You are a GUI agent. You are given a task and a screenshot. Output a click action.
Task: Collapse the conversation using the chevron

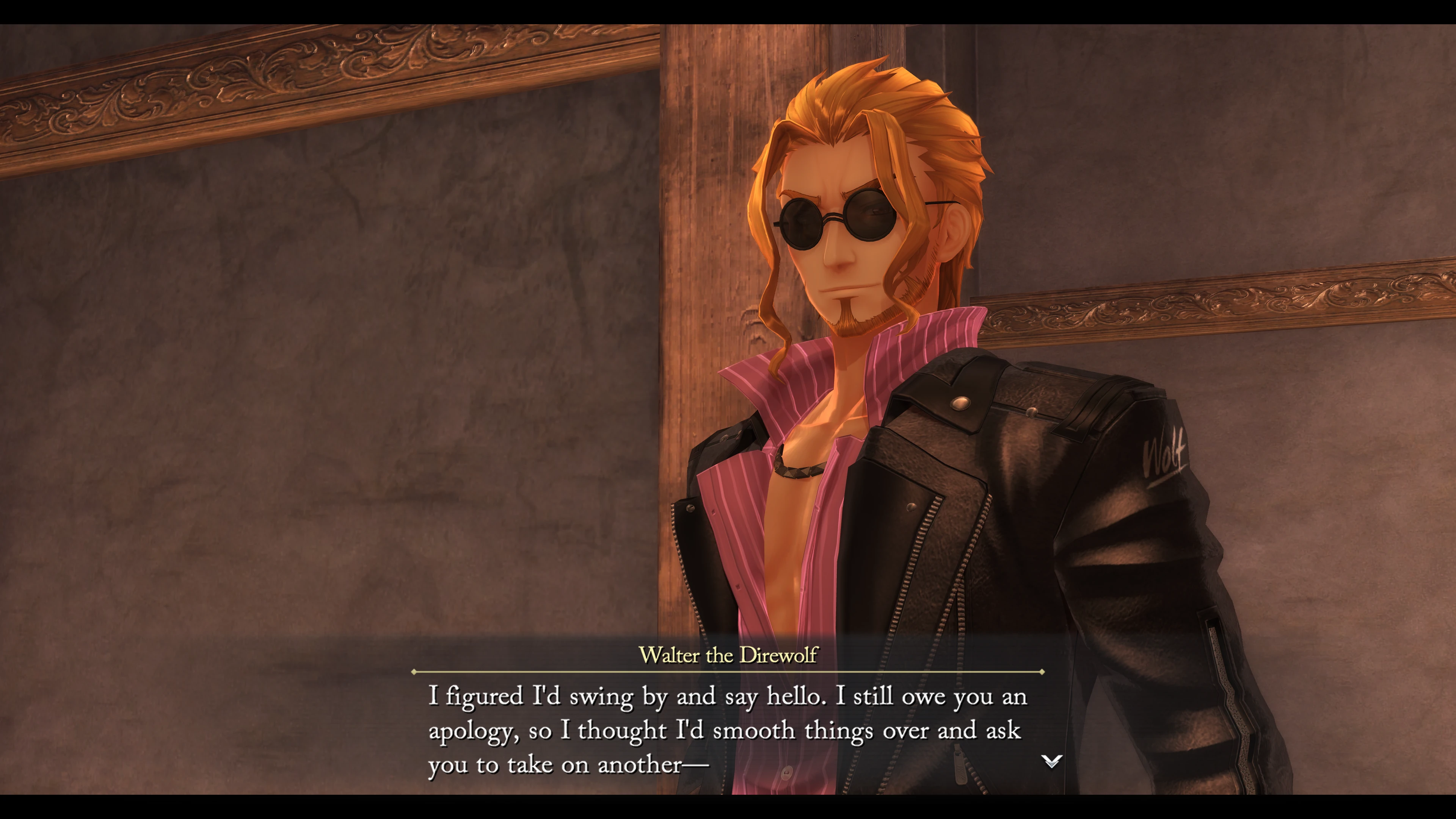point(1052,761)
